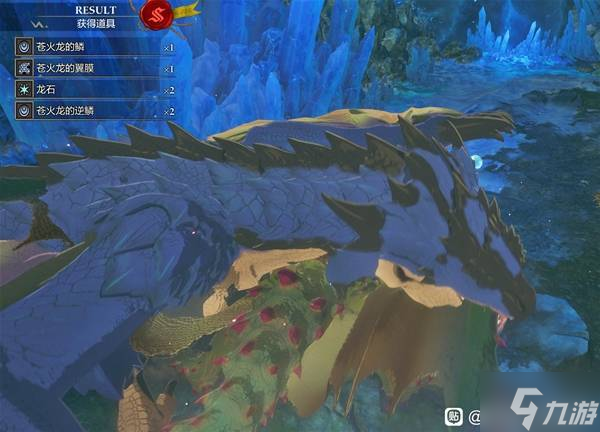The image size is (600, 432).
Task: Select the 苍火龙的鳞 reward row
Action: pyautogui.click(x=95, y=47)
